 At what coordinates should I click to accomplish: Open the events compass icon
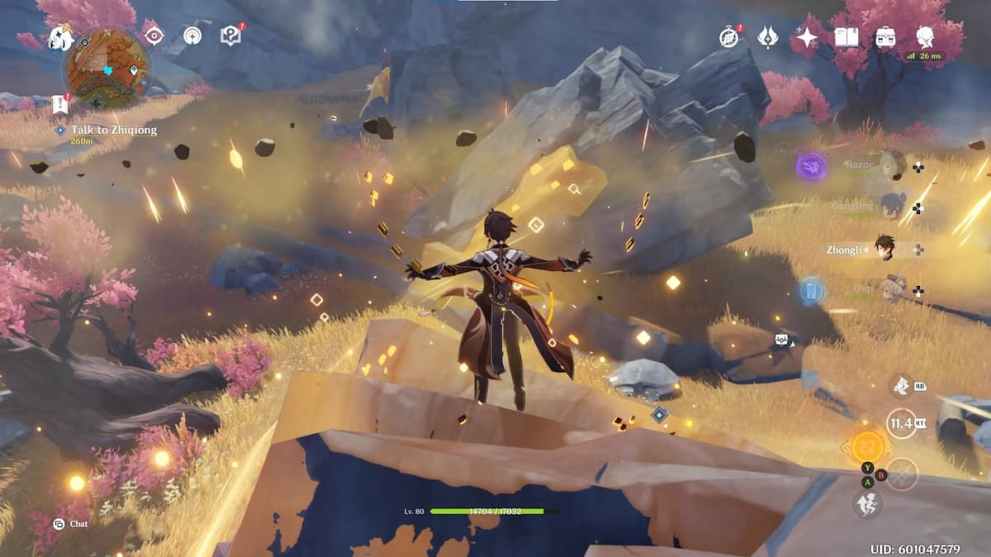(x=729, y=38)
